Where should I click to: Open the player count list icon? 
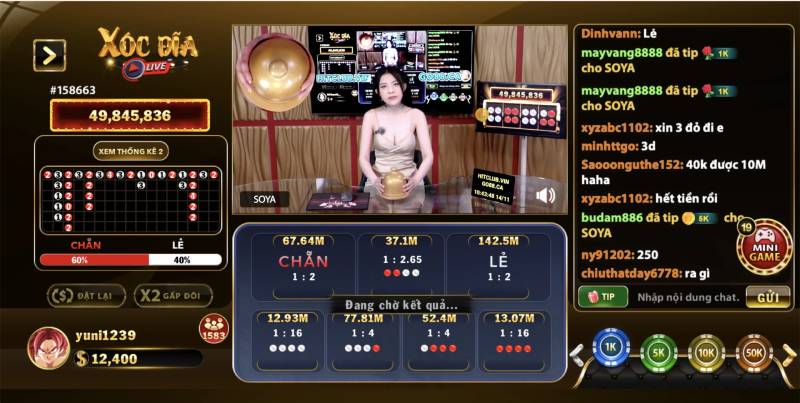point(213,329)
